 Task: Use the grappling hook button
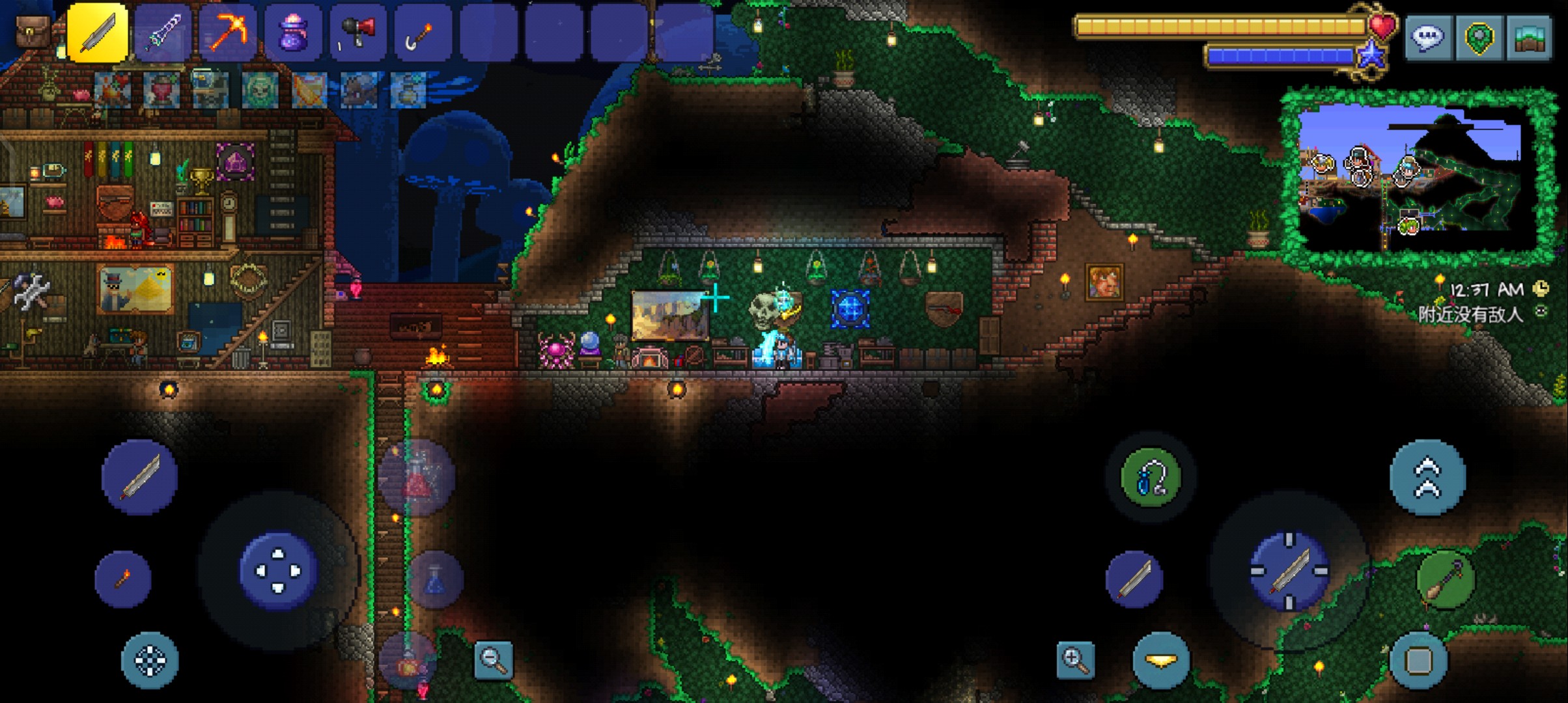[x=1151, y=478]
